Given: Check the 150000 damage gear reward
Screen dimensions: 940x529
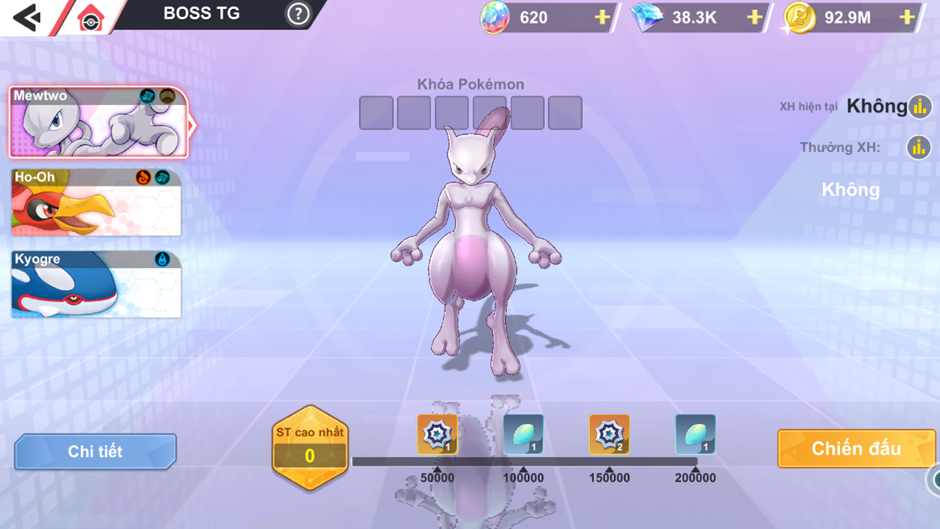Looking at the screenshot, I should (609, 434).
